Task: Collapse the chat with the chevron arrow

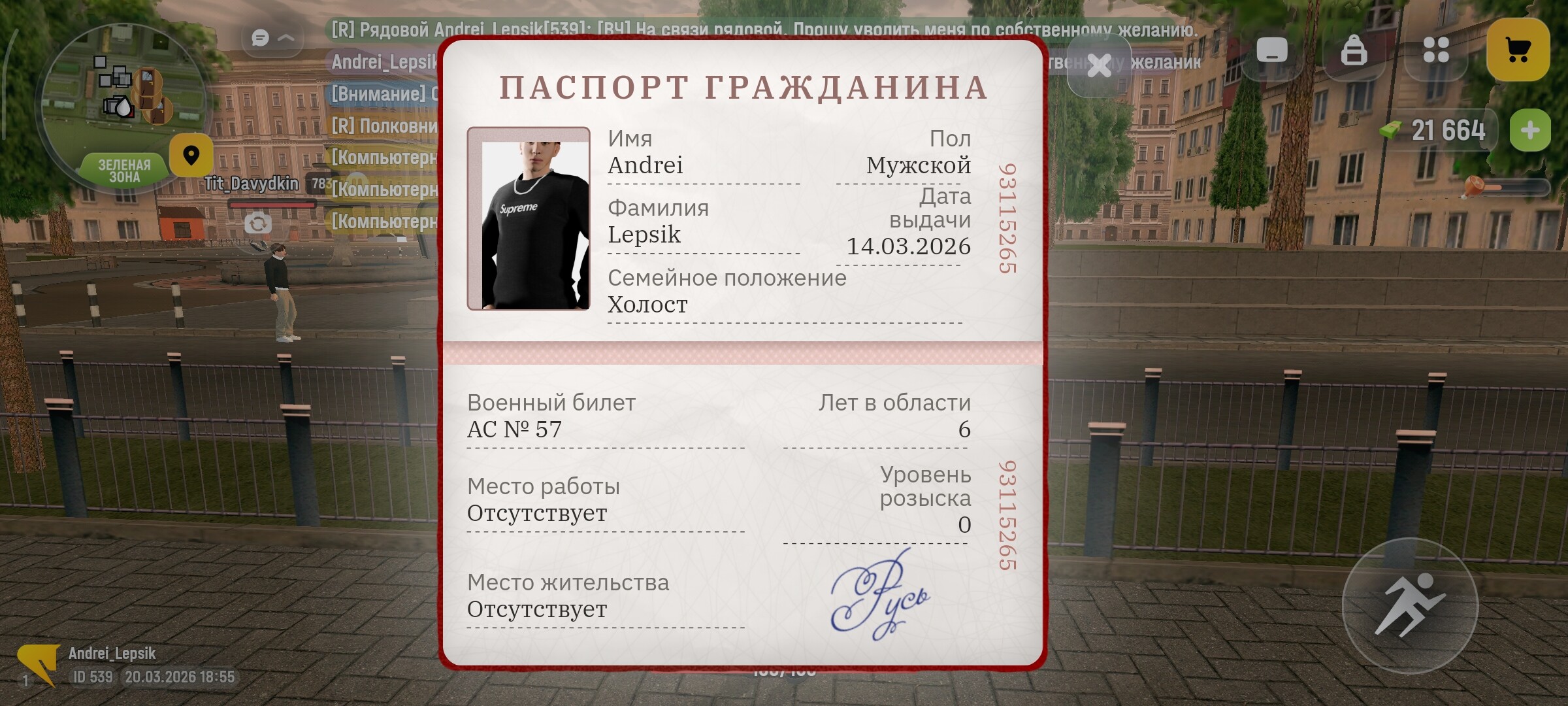Action: click(287, 38)
